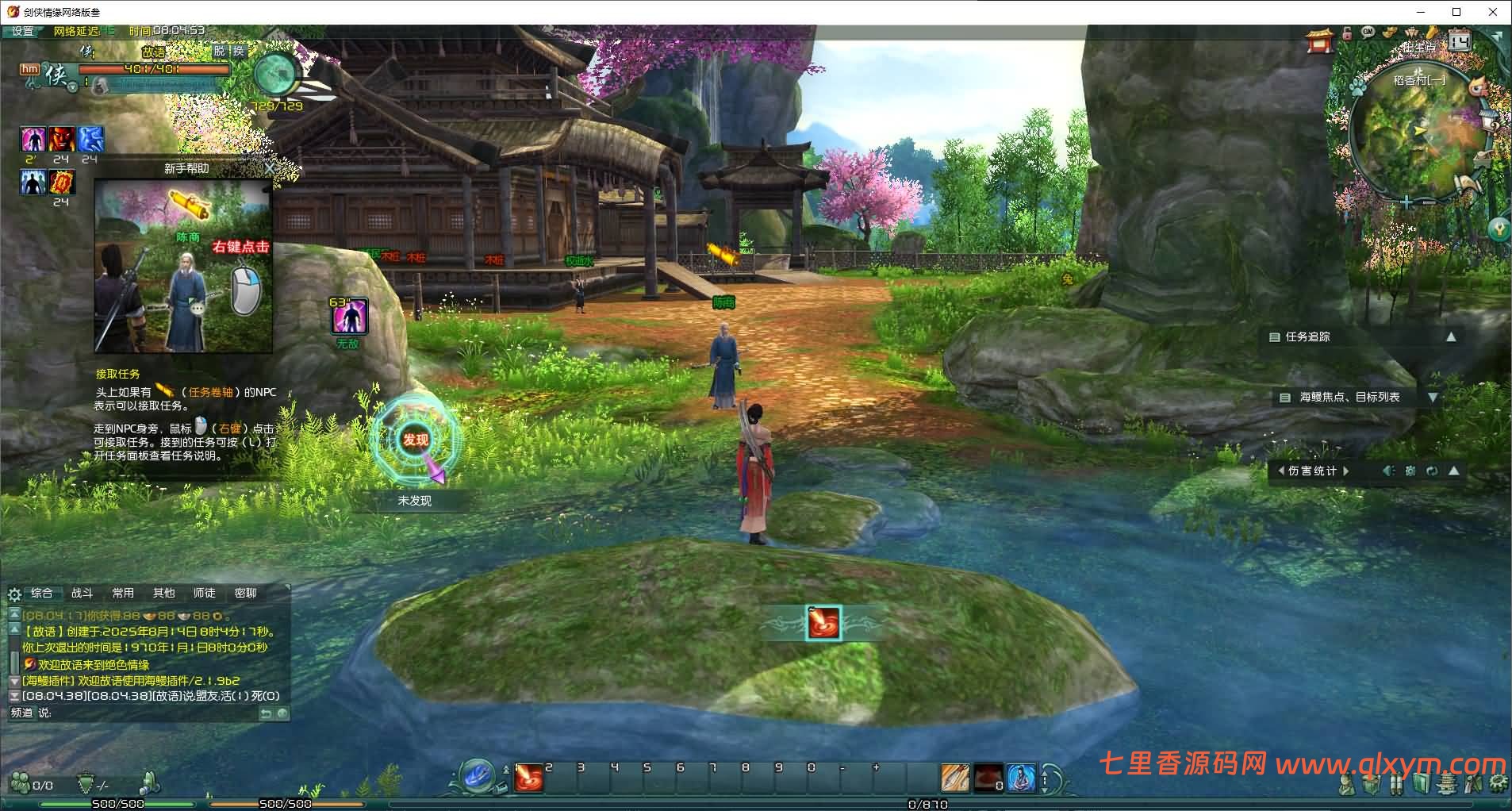
Task: Click the 伤害统计 damage statistics label
Action: (x=1312, y=471)
